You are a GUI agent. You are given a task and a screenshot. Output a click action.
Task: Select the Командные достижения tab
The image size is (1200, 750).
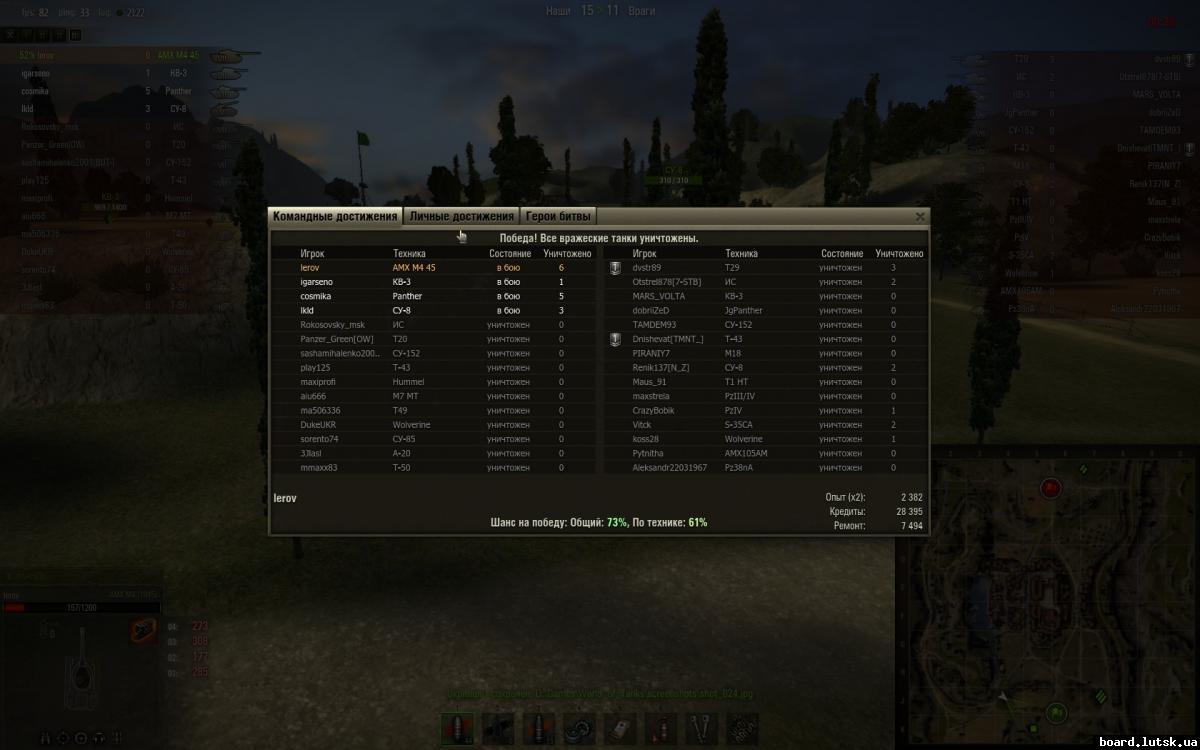tap(335, 216)
